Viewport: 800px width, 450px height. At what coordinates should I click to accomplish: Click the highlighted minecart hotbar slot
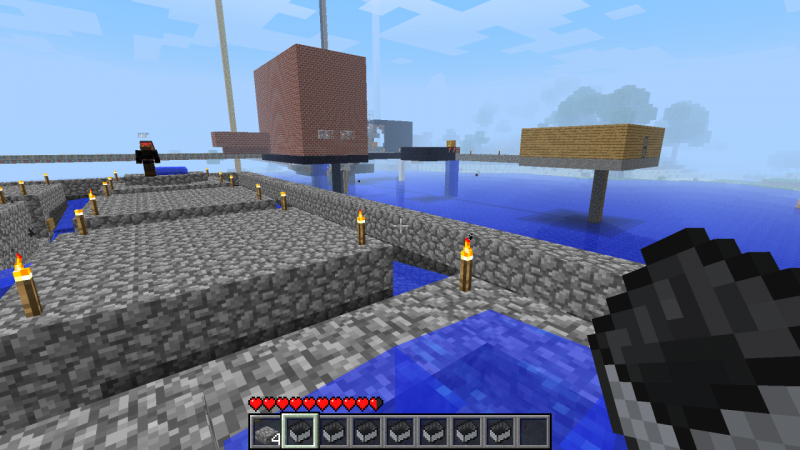[298, 432]
